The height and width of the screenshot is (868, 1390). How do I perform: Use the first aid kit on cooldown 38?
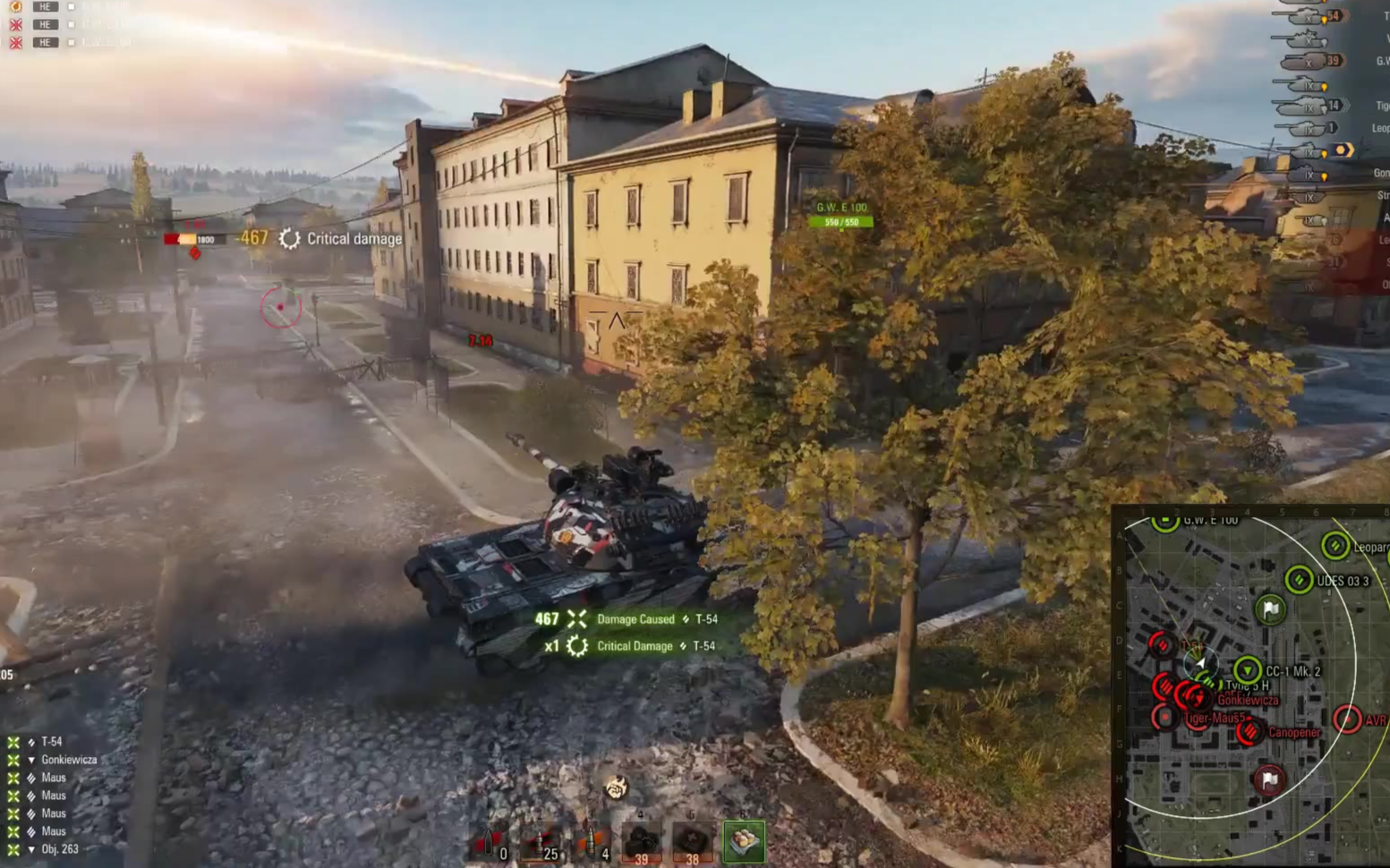click(x=692, y=842)
